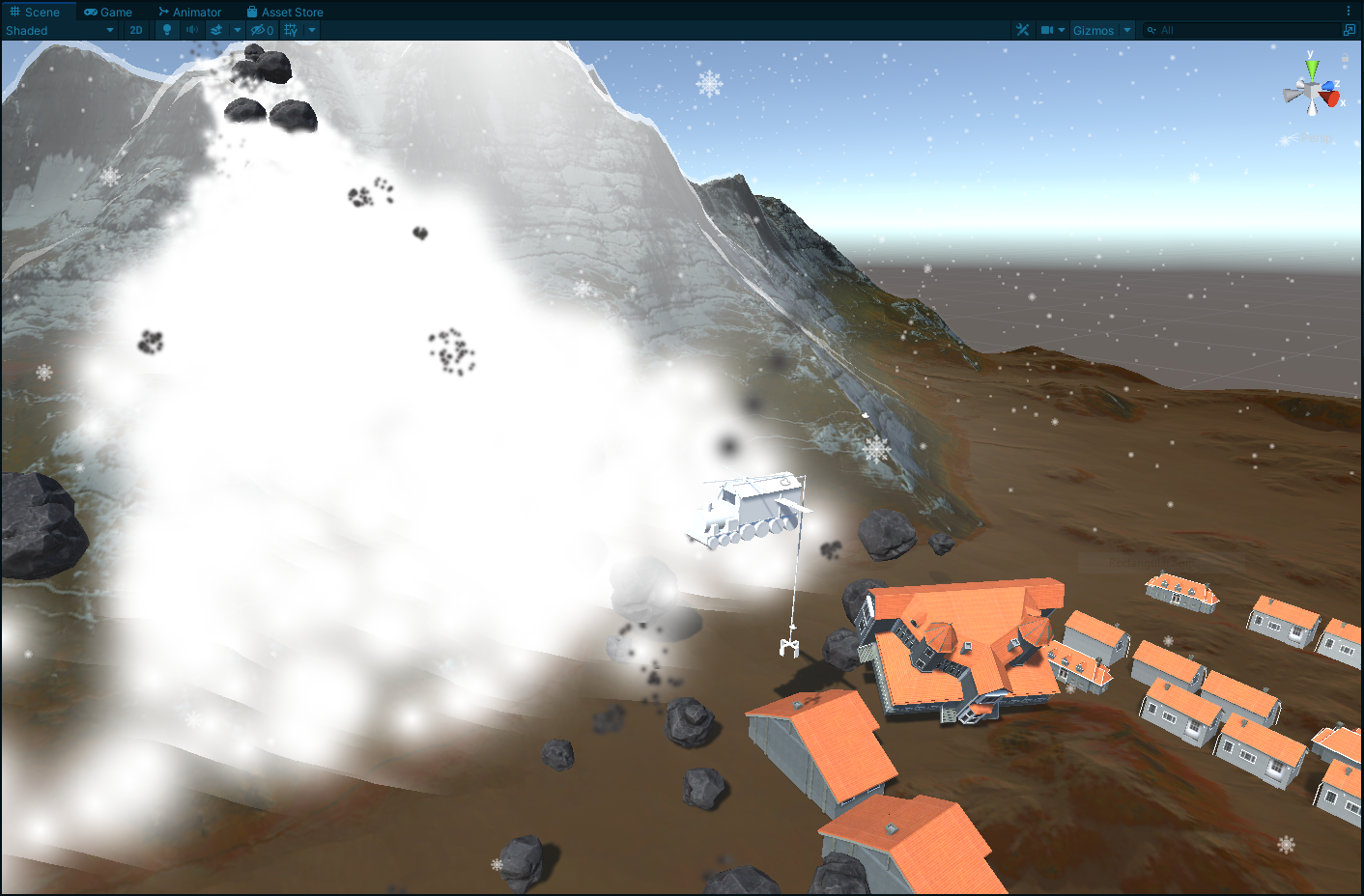Switch to the Game tab

108,12
